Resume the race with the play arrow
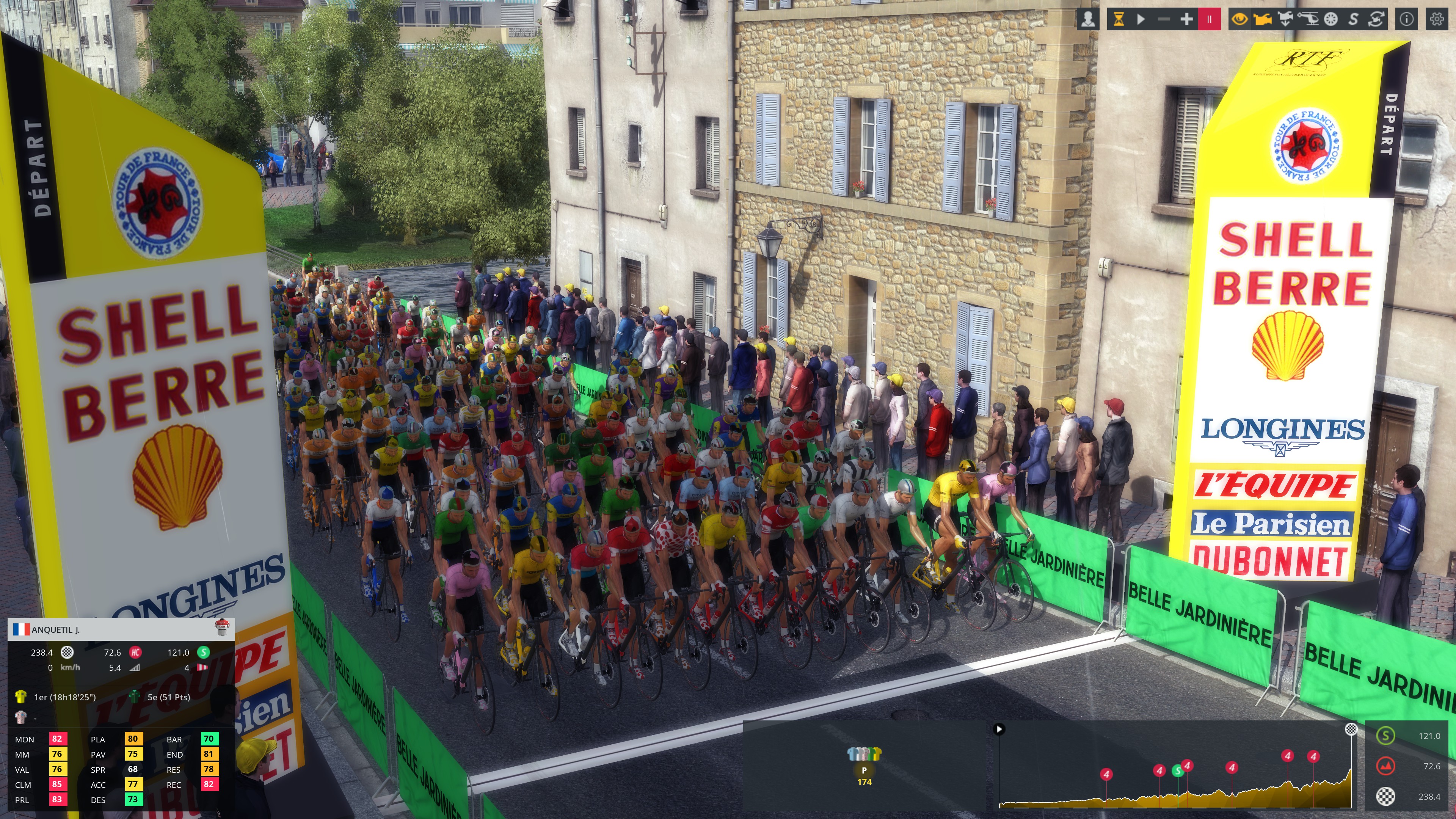 click(1141, 20)
